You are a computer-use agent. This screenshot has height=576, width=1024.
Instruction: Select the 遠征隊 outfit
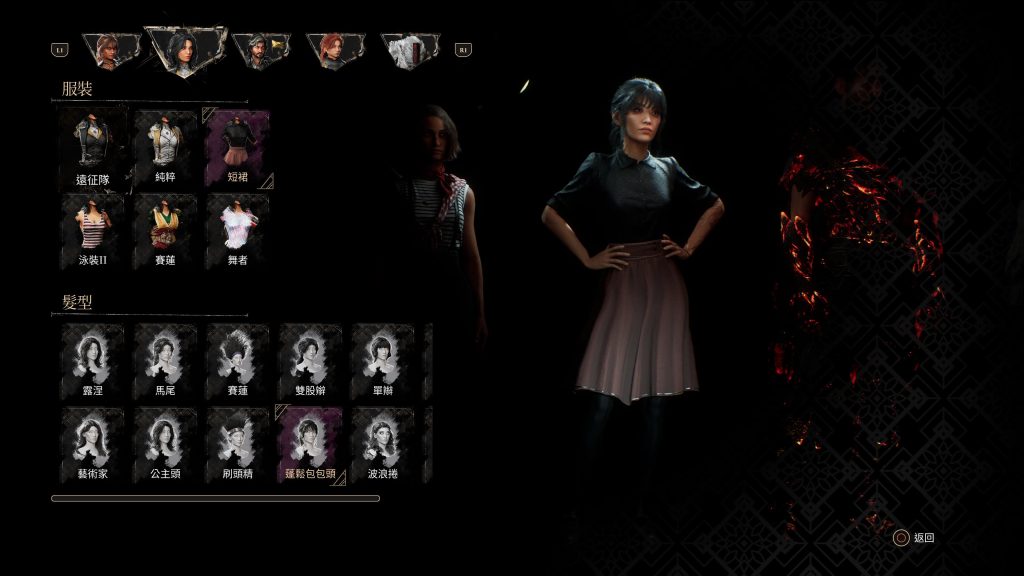tap(92, 150)
